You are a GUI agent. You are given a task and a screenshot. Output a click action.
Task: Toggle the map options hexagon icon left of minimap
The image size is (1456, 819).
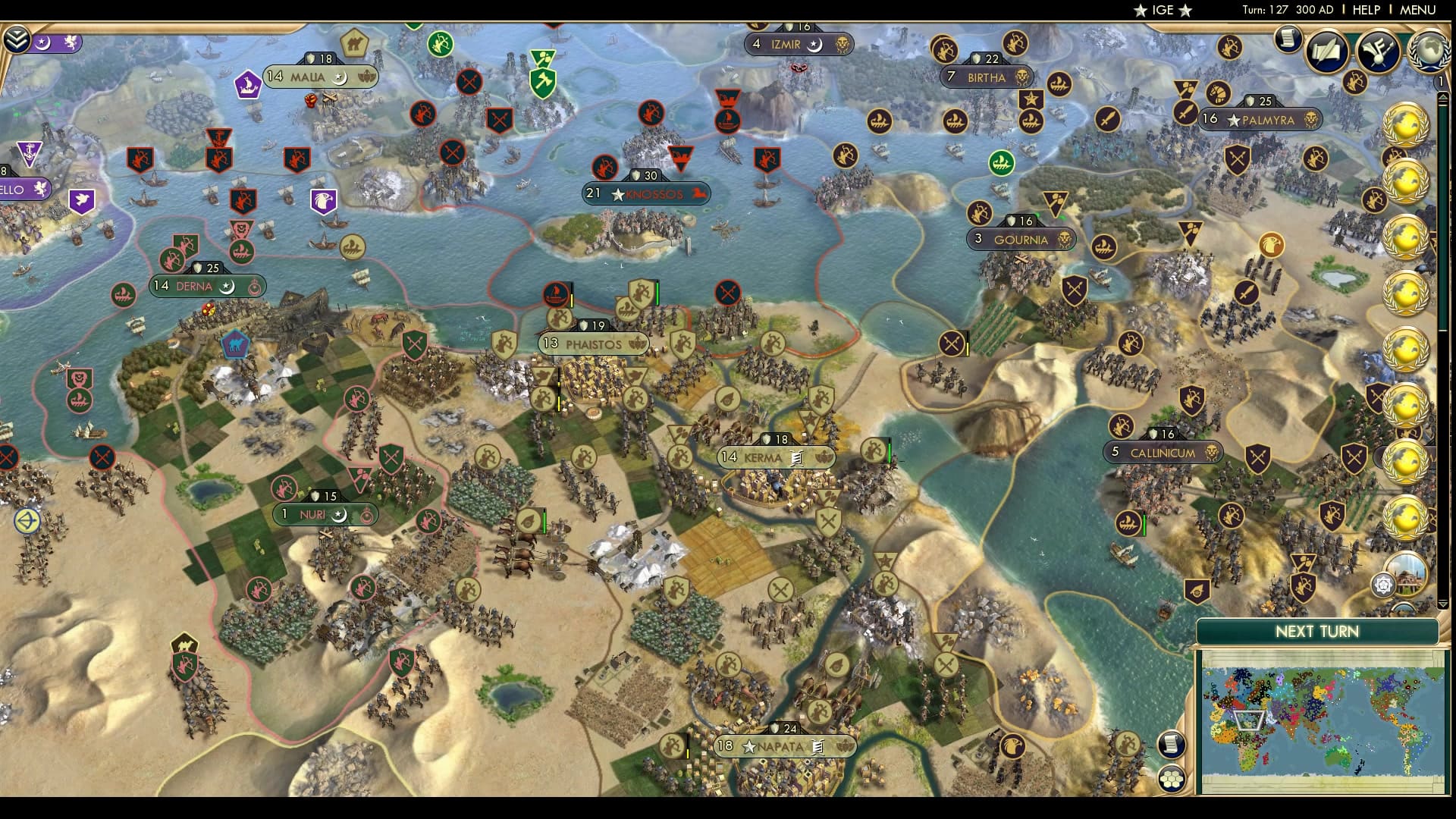(x=1171, y=781)
